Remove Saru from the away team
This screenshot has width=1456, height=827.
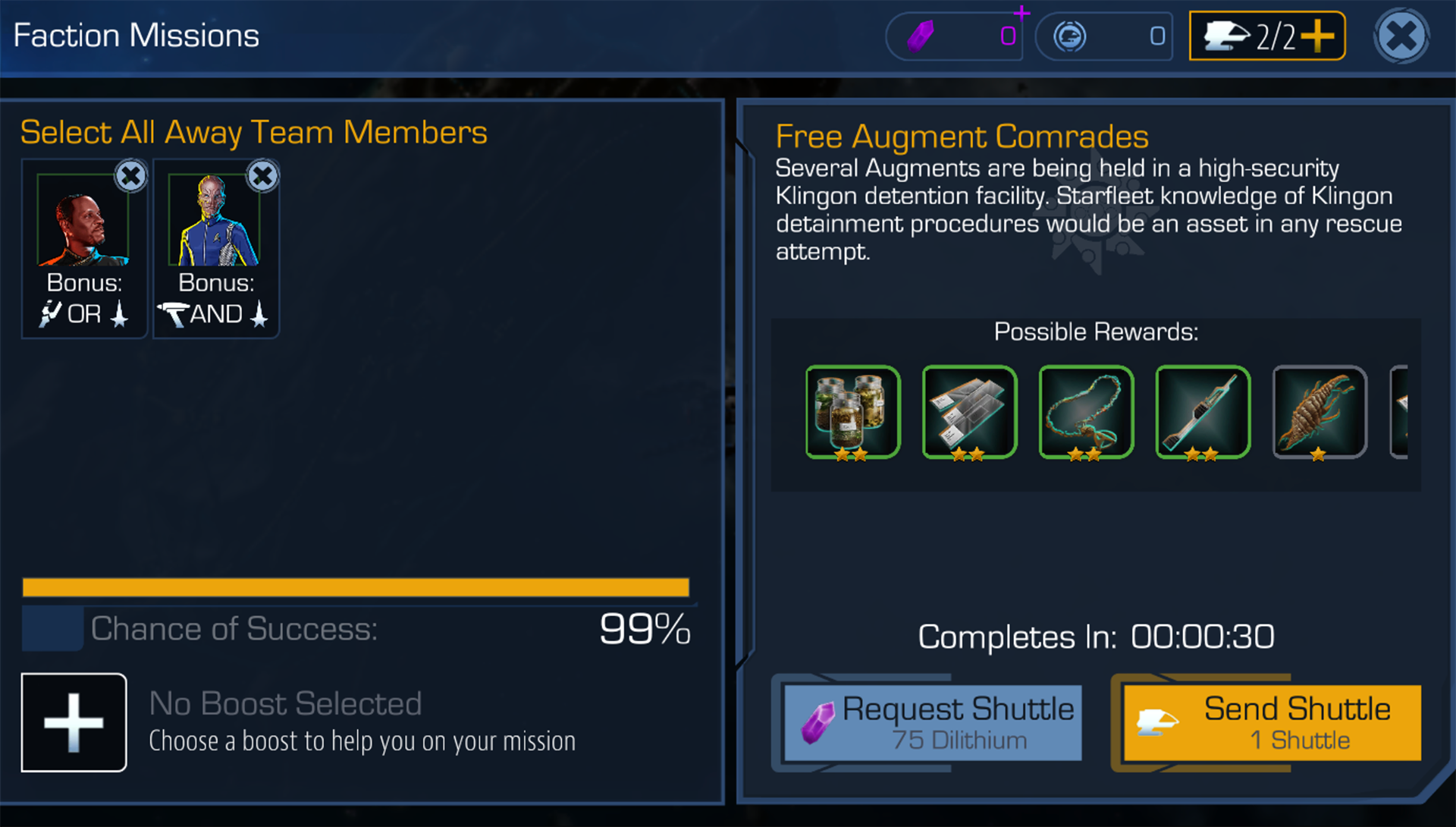coord(262,176)
